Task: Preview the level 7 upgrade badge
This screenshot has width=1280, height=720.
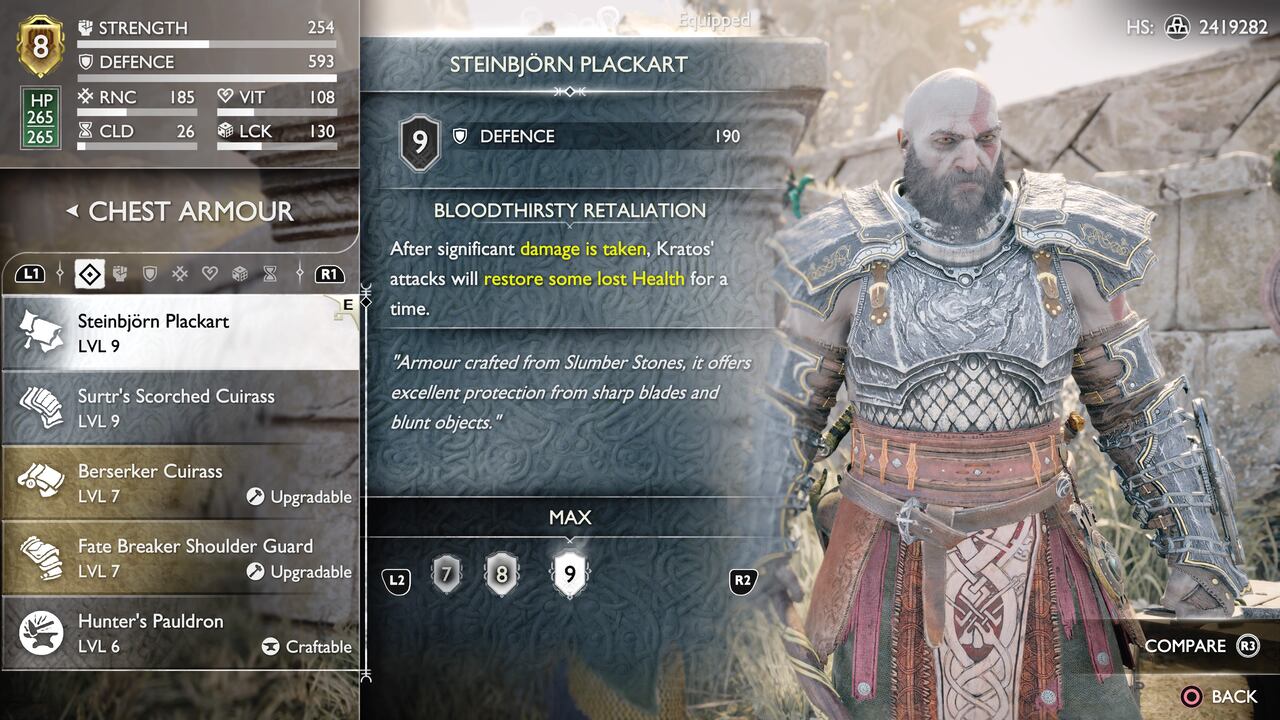Action: (446, 575)
